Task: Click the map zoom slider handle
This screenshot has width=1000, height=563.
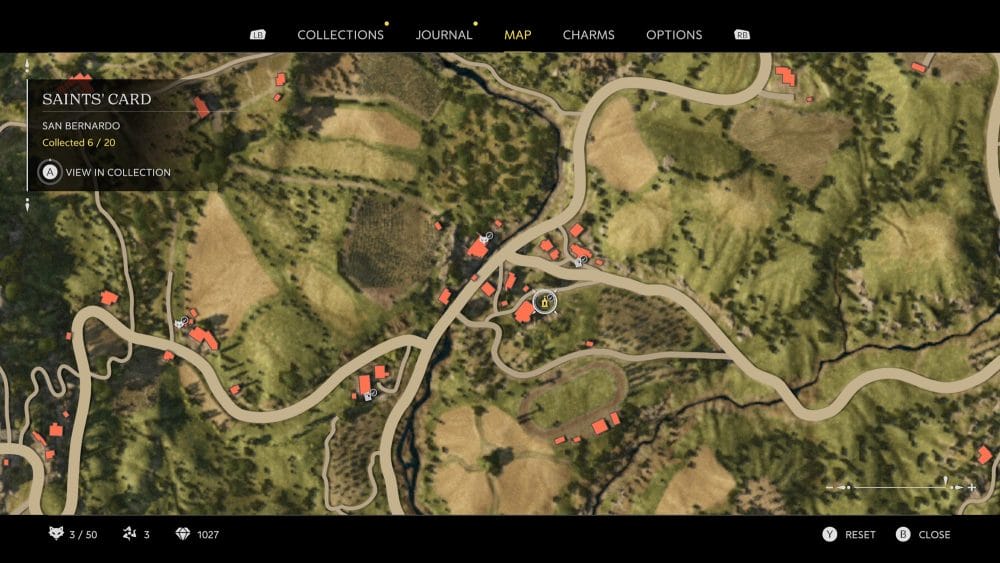Action: coord(945,485)
